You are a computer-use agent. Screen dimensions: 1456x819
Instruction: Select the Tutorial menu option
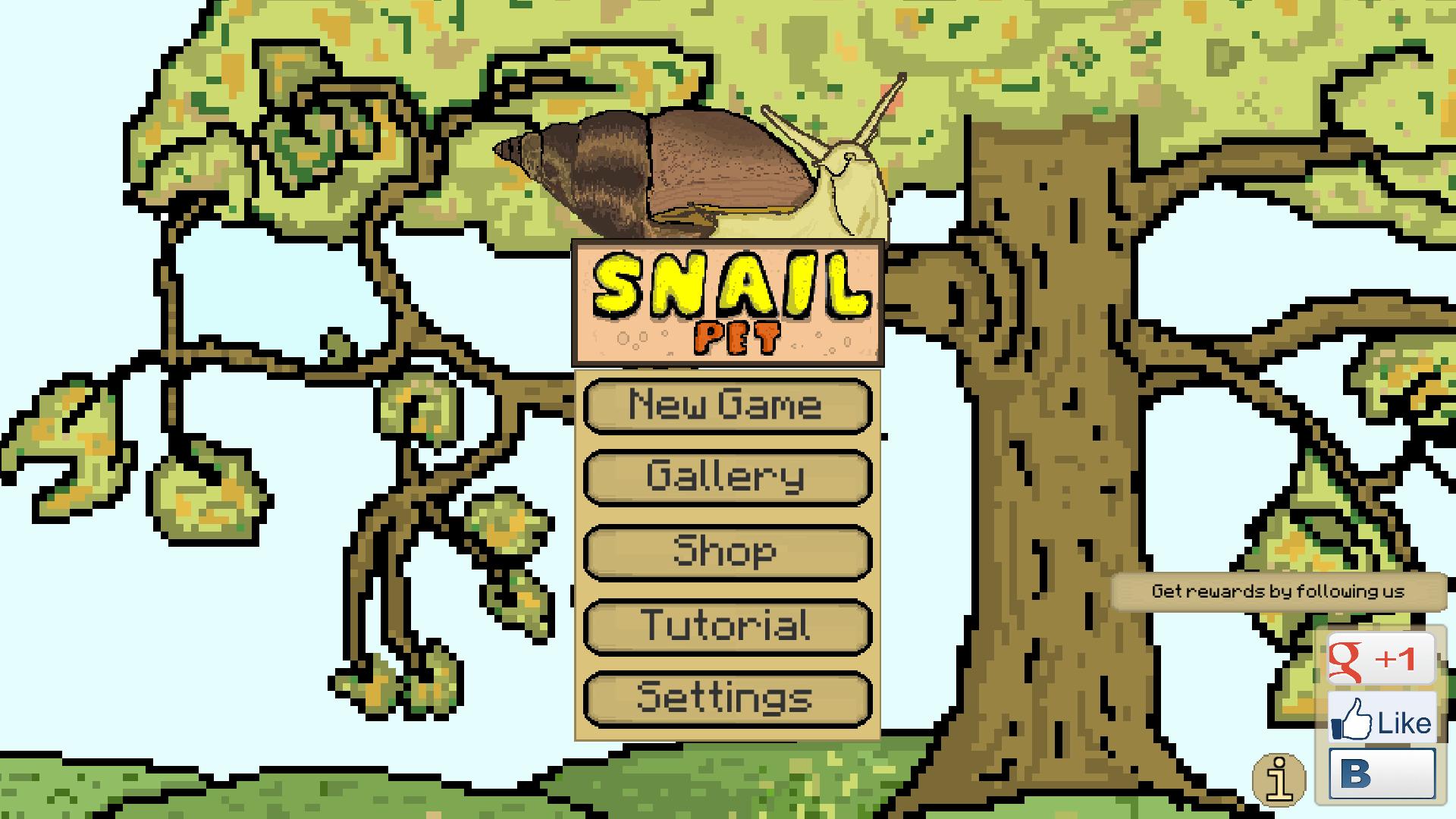coord(726,625)
